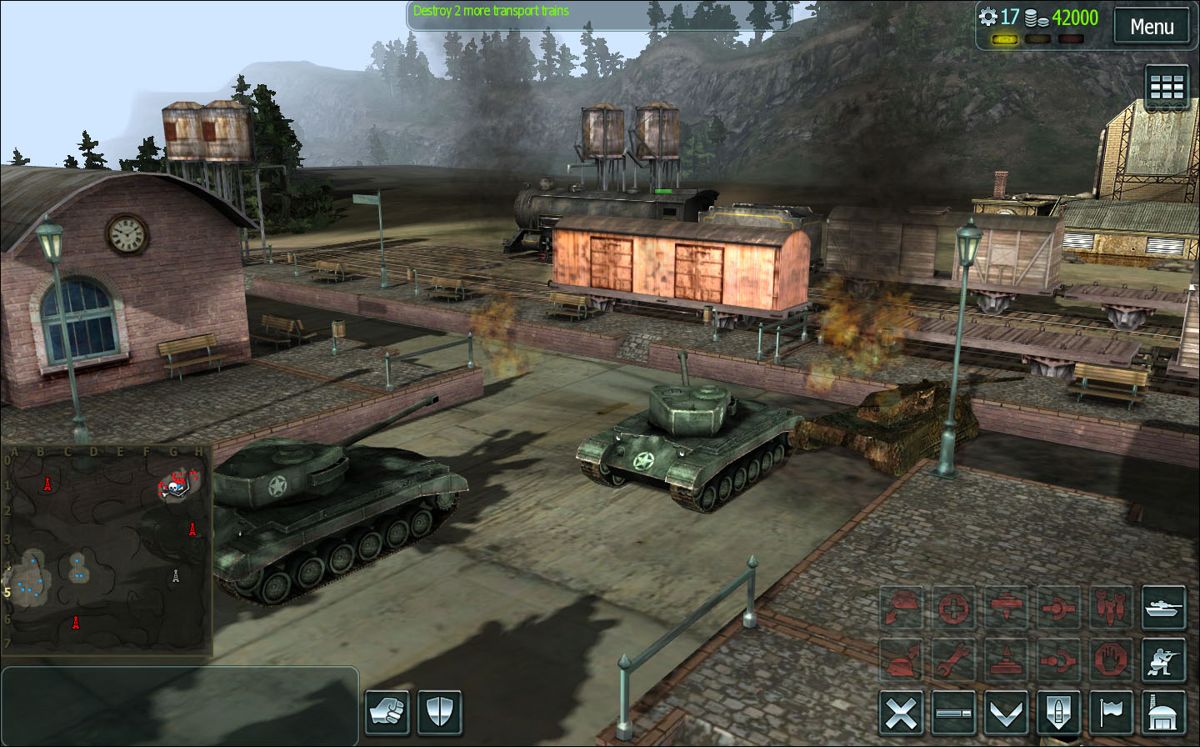Activate the shield defensive stance button
Screen dimensions: 1200x747
(440, 713)
